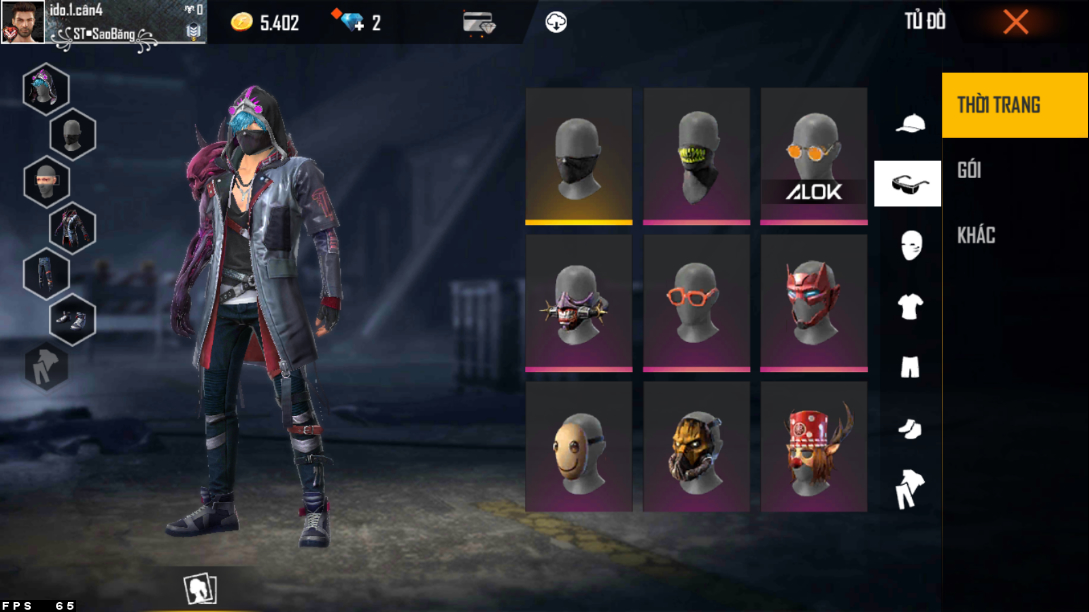Select the golden tiger gas mask

click(x=696, y=447)
